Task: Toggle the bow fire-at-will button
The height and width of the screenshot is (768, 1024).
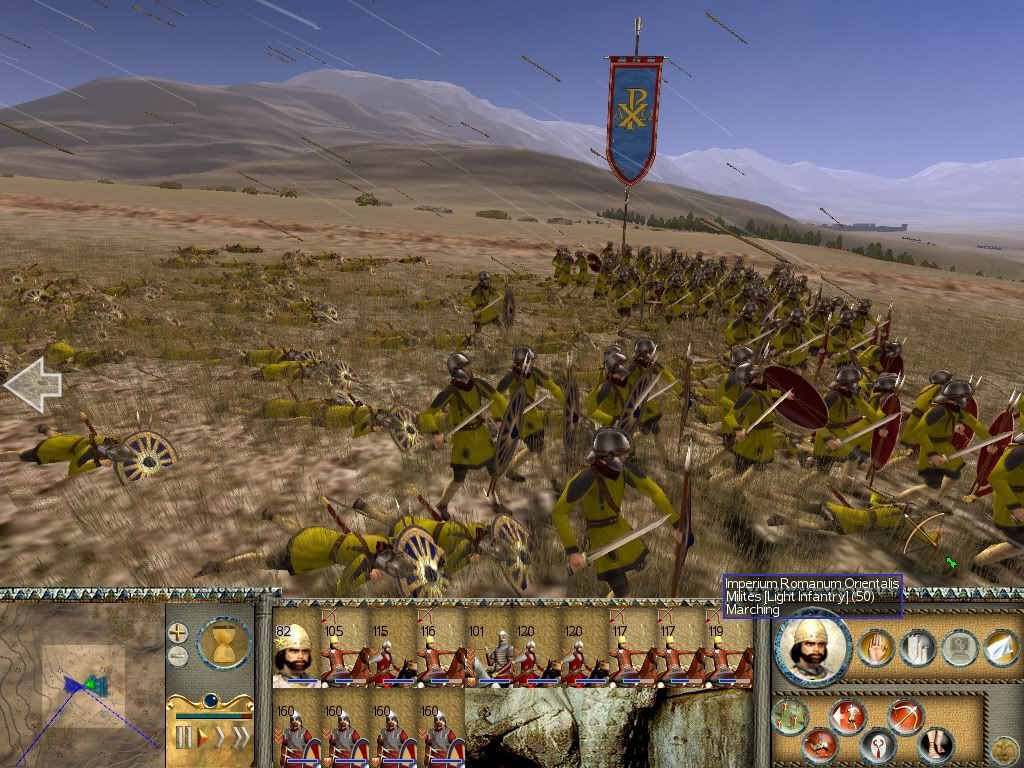Action: (905, 716)
